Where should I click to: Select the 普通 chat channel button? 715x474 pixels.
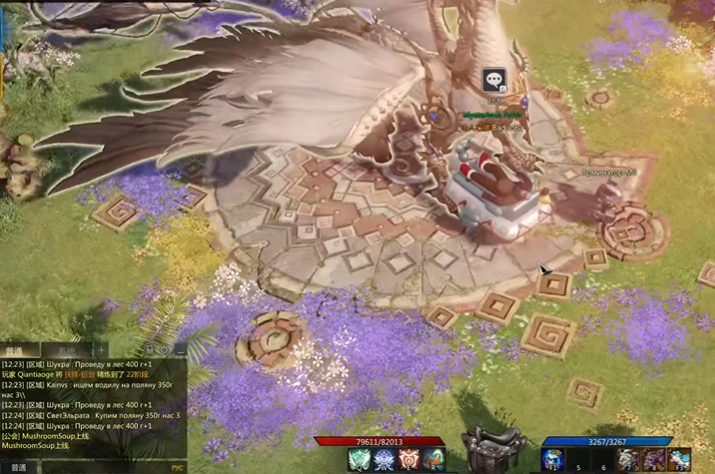tap(17, 466)
